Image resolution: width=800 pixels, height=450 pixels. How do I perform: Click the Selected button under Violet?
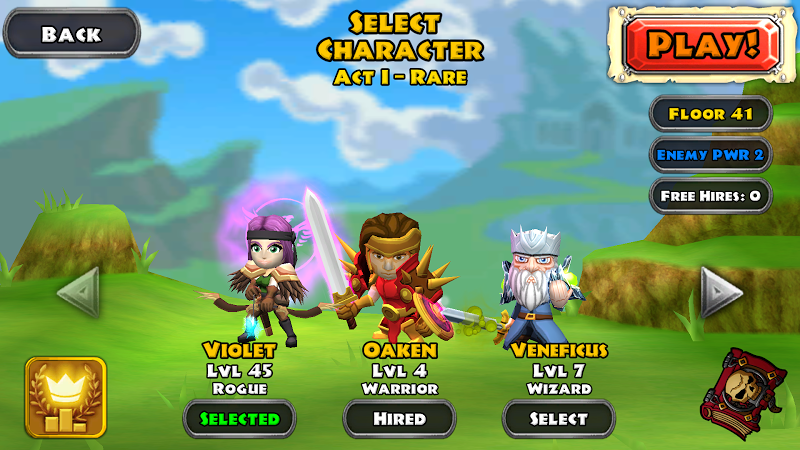tap(239, 418)
